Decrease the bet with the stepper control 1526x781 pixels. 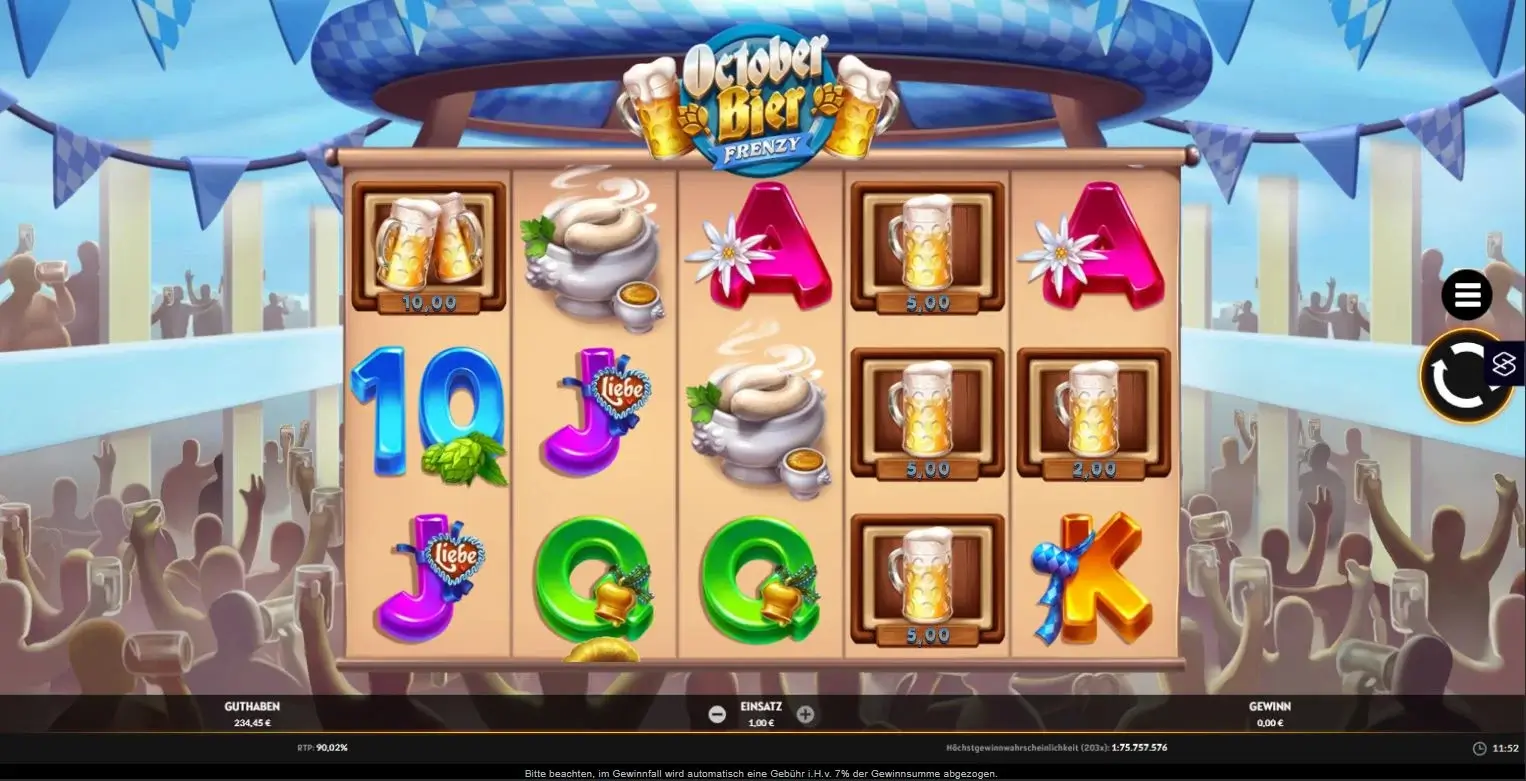(716, 713)
